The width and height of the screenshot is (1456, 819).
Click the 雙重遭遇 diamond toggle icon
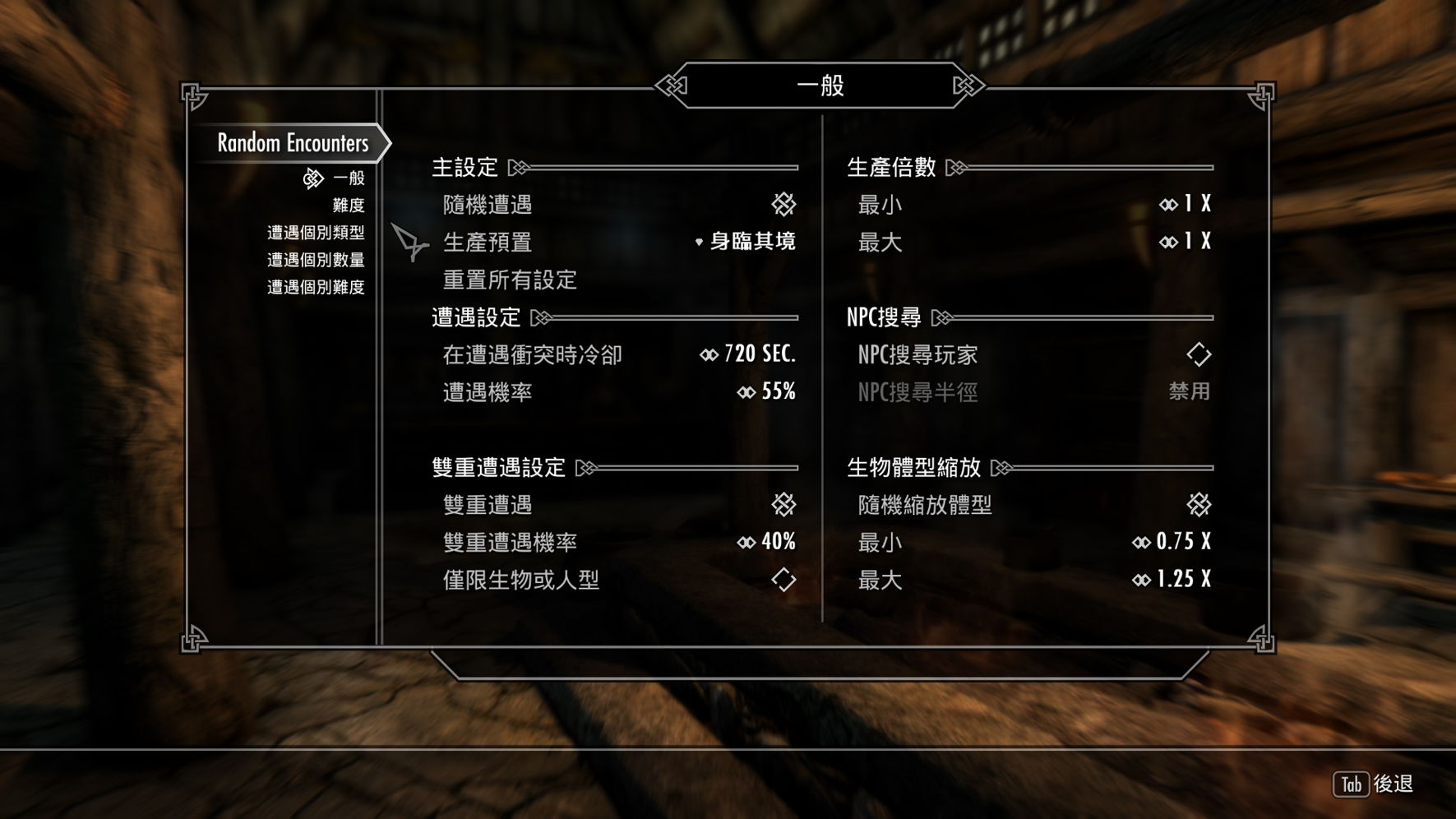(x=782, y=504)
